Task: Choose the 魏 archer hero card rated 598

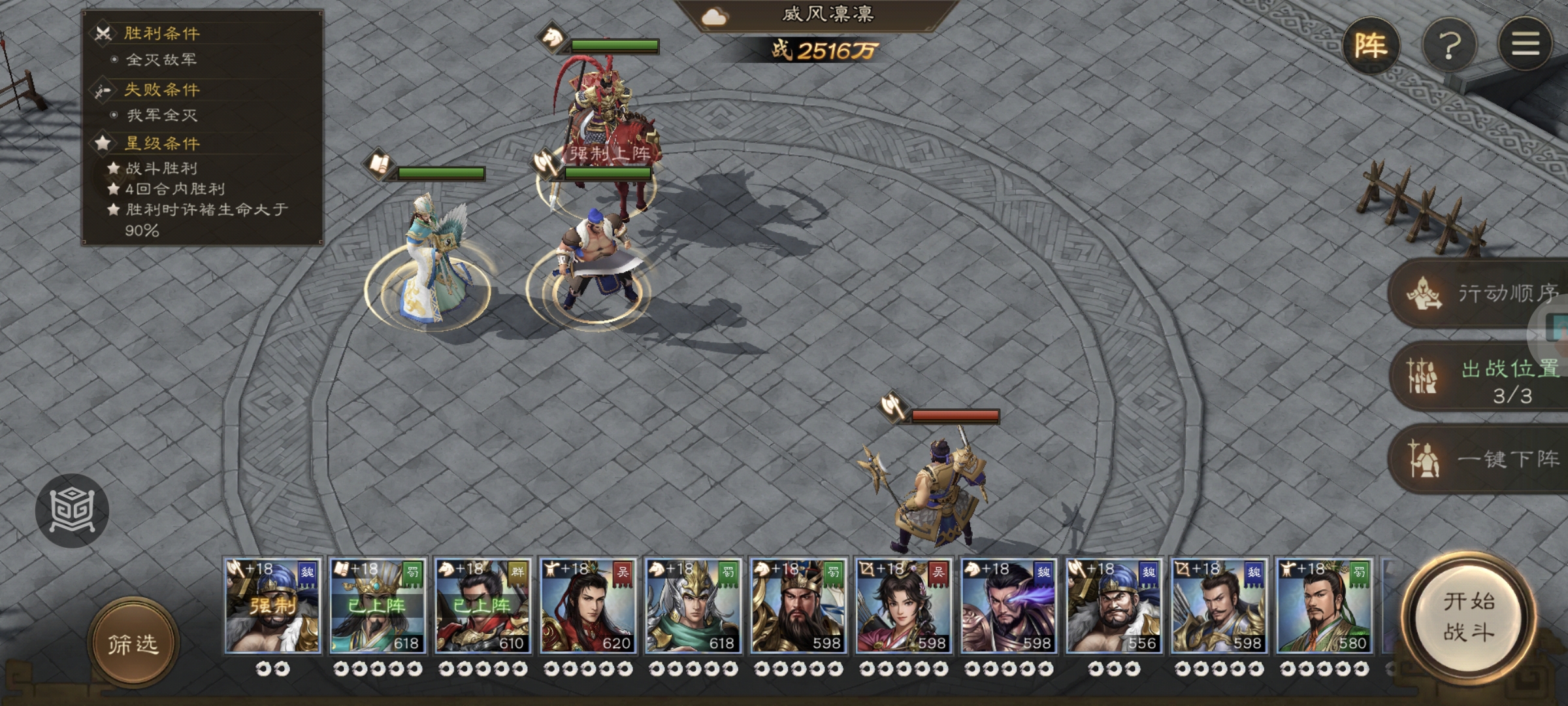Action: click(1219, 605)
